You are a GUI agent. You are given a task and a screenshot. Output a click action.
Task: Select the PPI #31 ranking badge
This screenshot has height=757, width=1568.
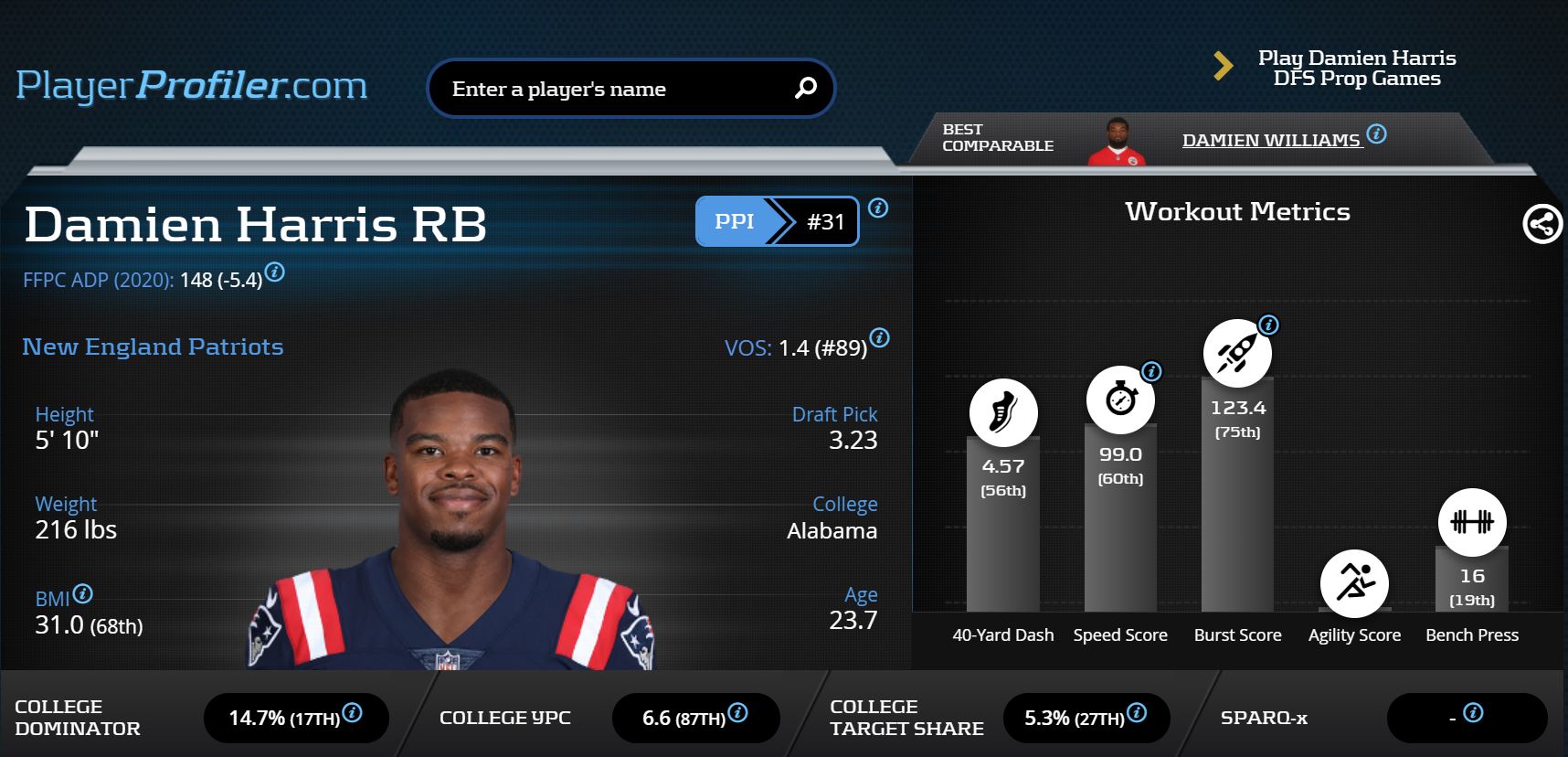click(x=777, y=221)
